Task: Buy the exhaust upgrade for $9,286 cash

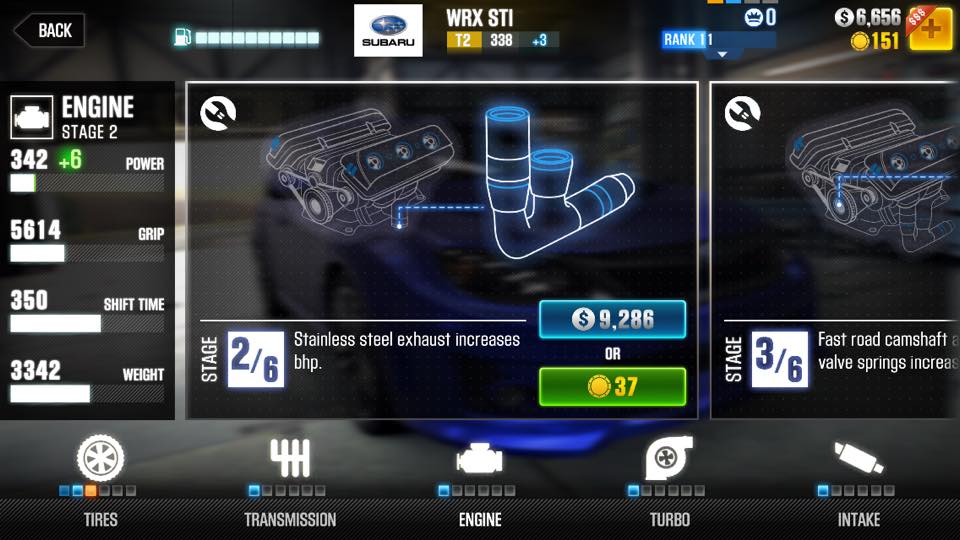Action: [x=612, y=320]
